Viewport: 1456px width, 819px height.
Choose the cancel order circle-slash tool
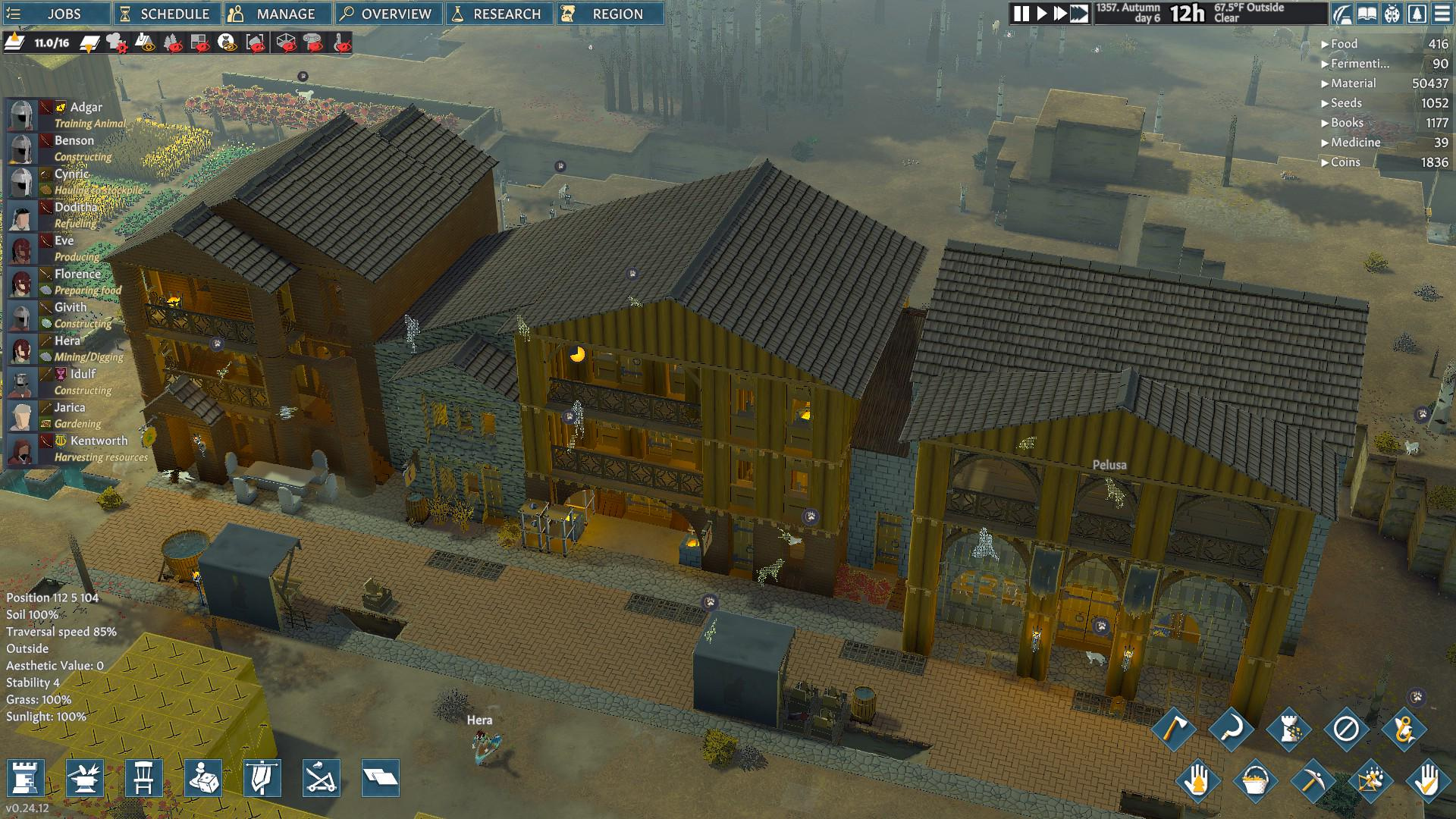pyautogui.click(x=1346, y=730)
